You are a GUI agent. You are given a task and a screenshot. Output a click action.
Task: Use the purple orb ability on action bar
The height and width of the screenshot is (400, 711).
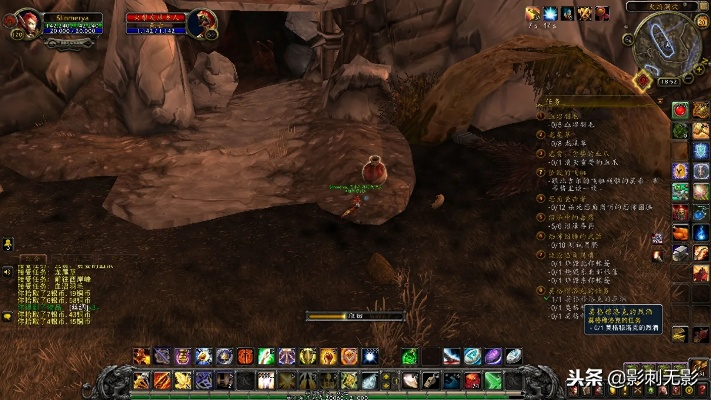pyautogui.click(x=493, y=356)
